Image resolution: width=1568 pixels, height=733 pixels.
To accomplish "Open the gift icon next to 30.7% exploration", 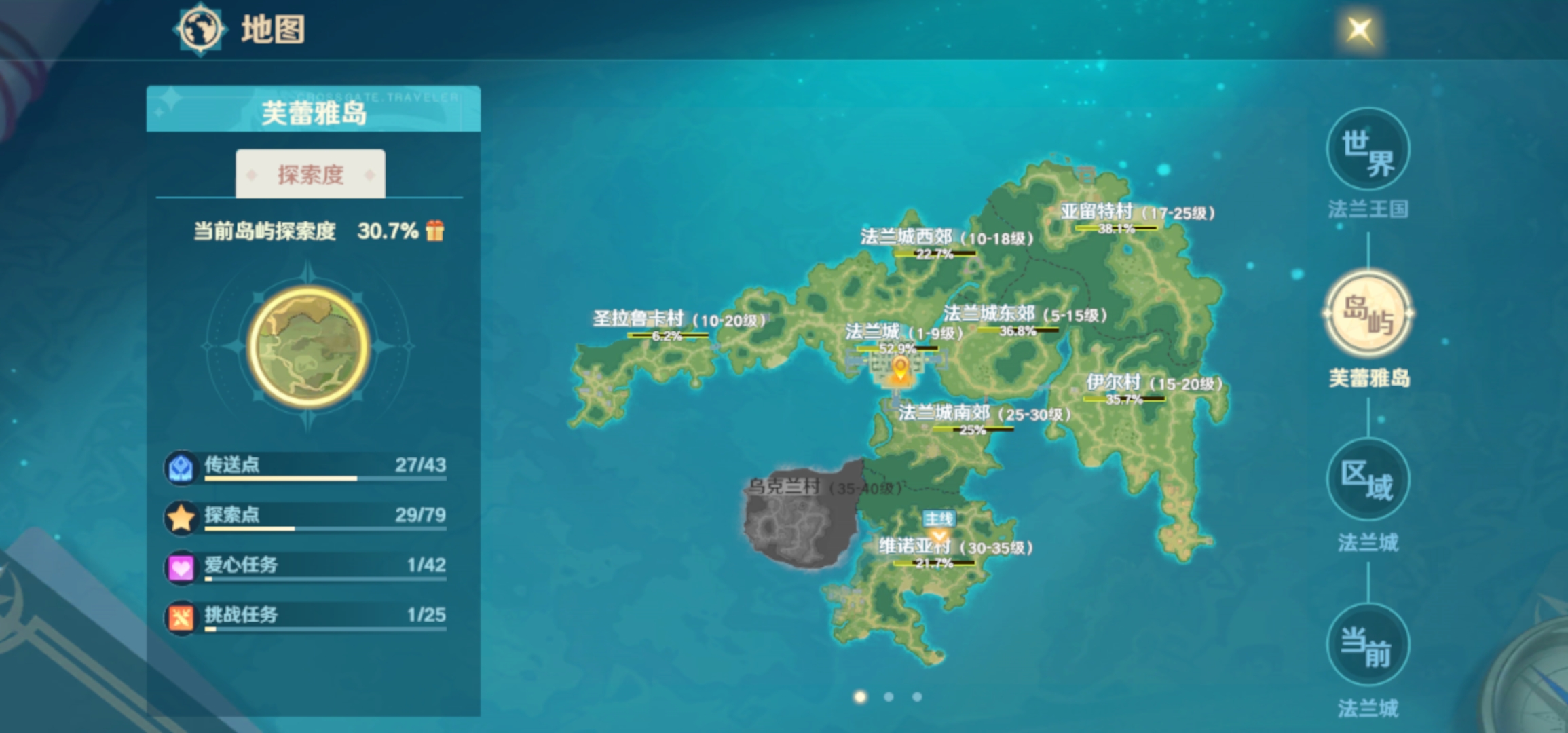I will pyautogui.click(x=436, y=231).
